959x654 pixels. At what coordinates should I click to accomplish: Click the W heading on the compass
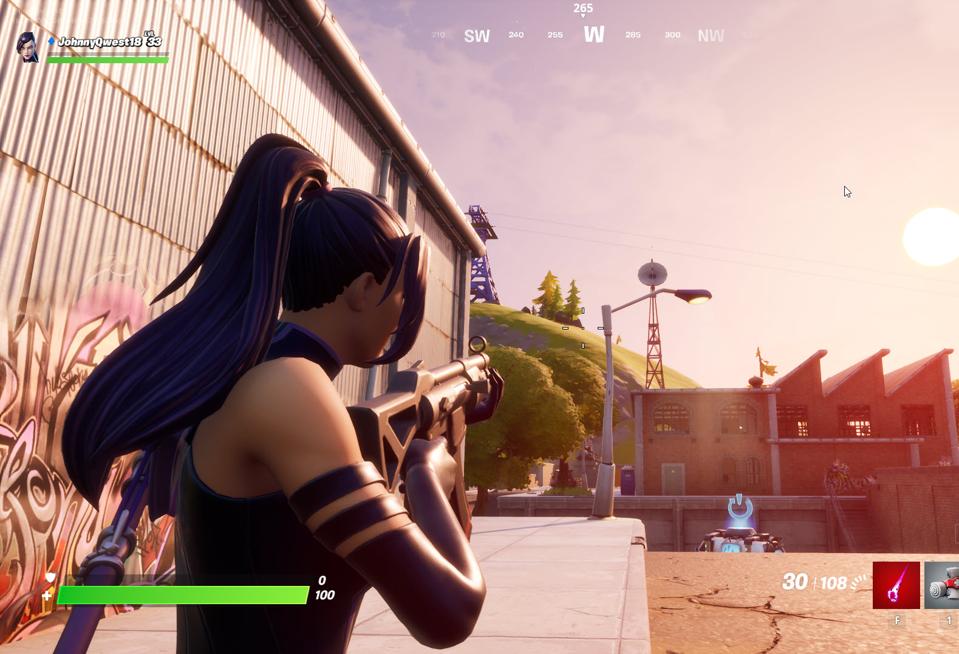click(594, 35)
